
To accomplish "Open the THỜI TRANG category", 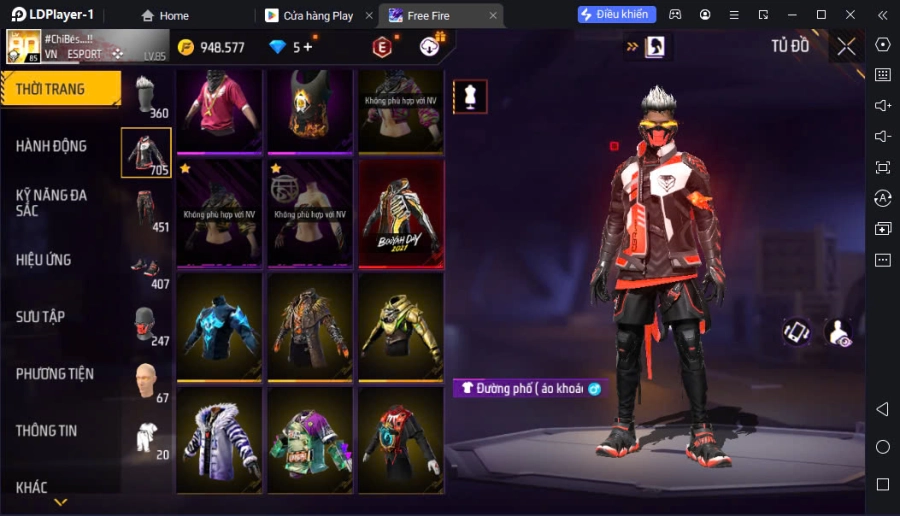I will tap(60, 89).
